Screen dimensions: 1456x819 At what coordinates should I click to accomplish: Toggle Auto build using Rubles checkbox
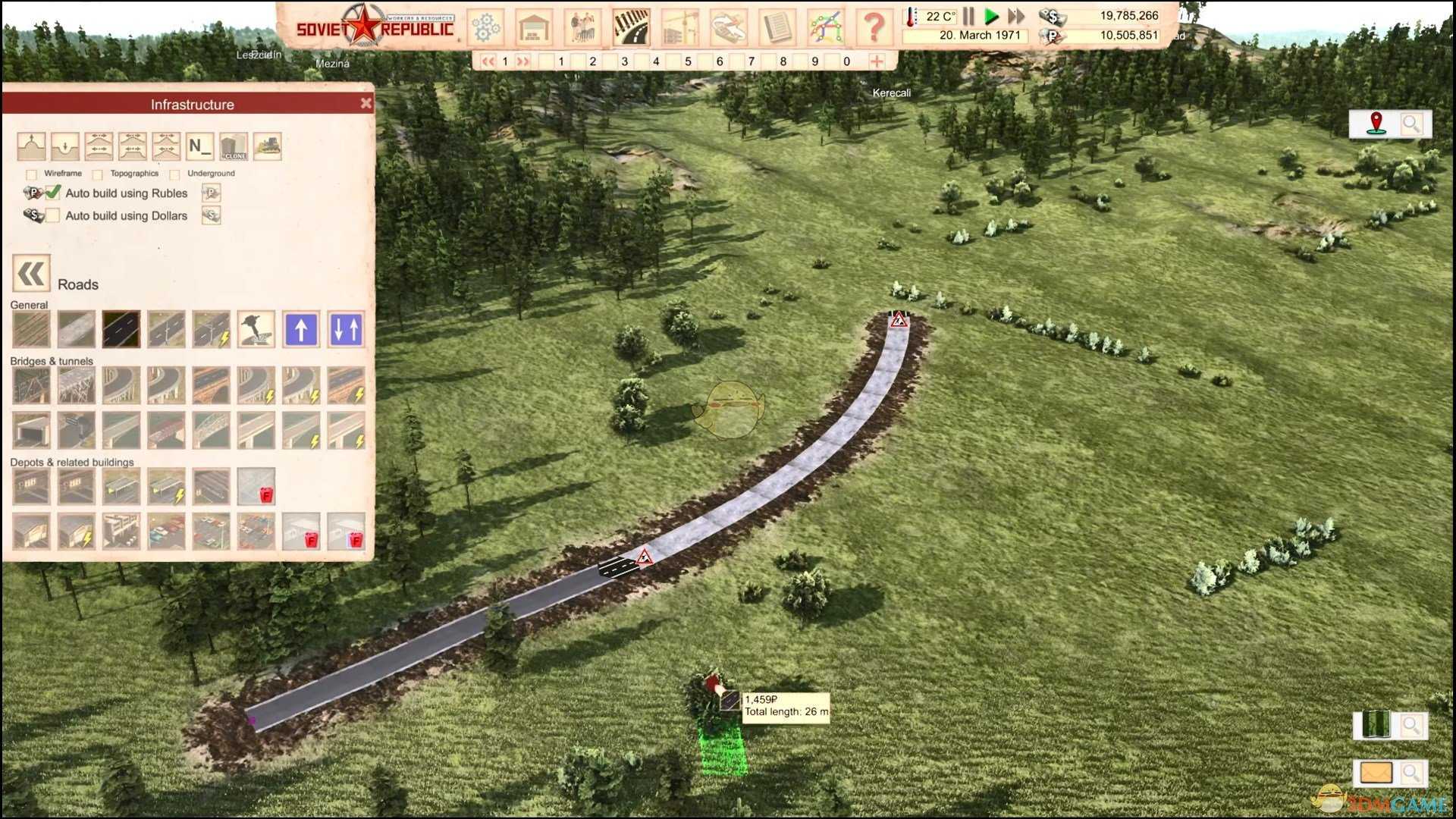click(52, 193)
